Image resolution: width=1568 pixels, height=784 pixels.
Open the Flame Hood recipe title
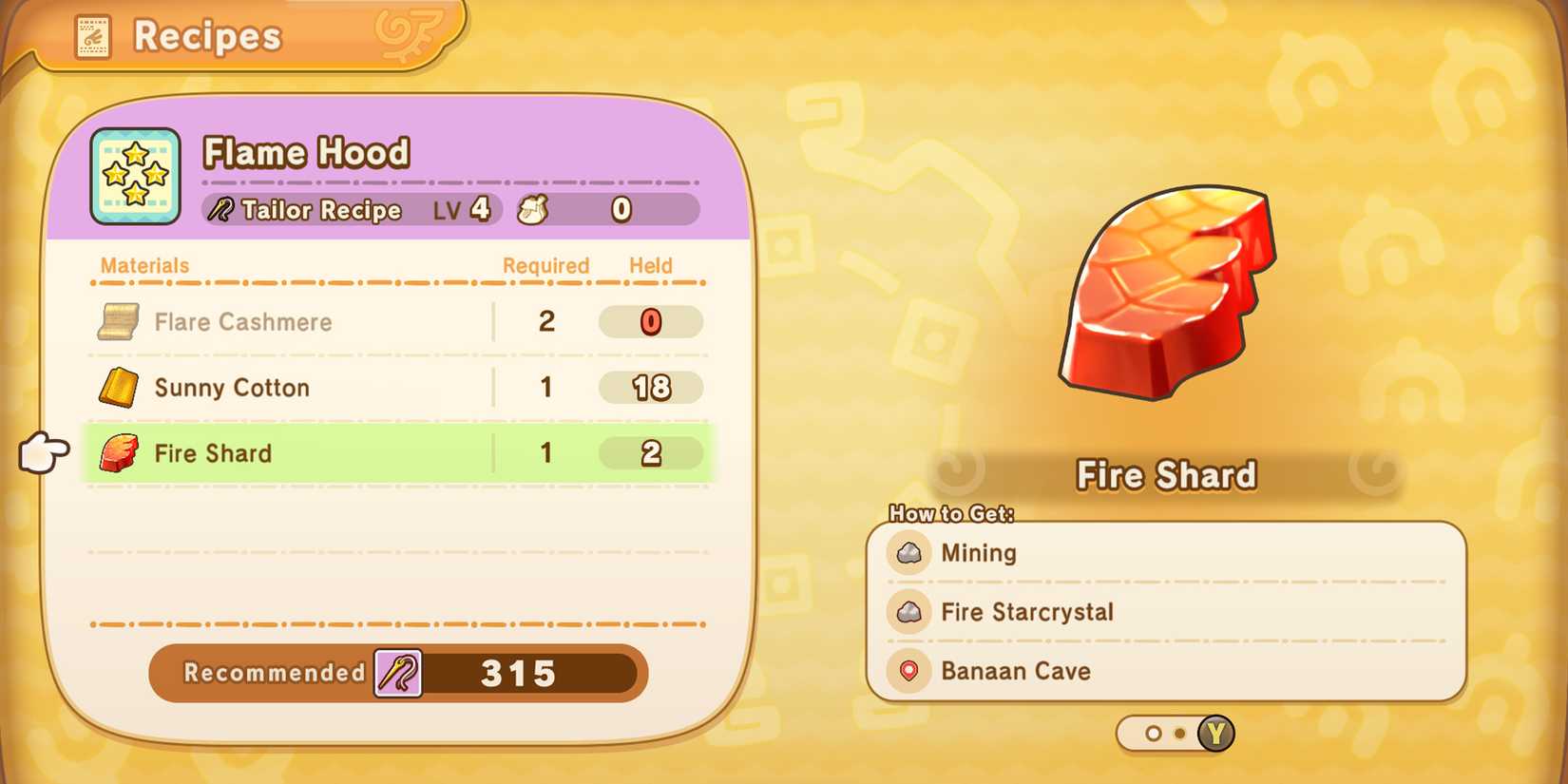(306, 151)
